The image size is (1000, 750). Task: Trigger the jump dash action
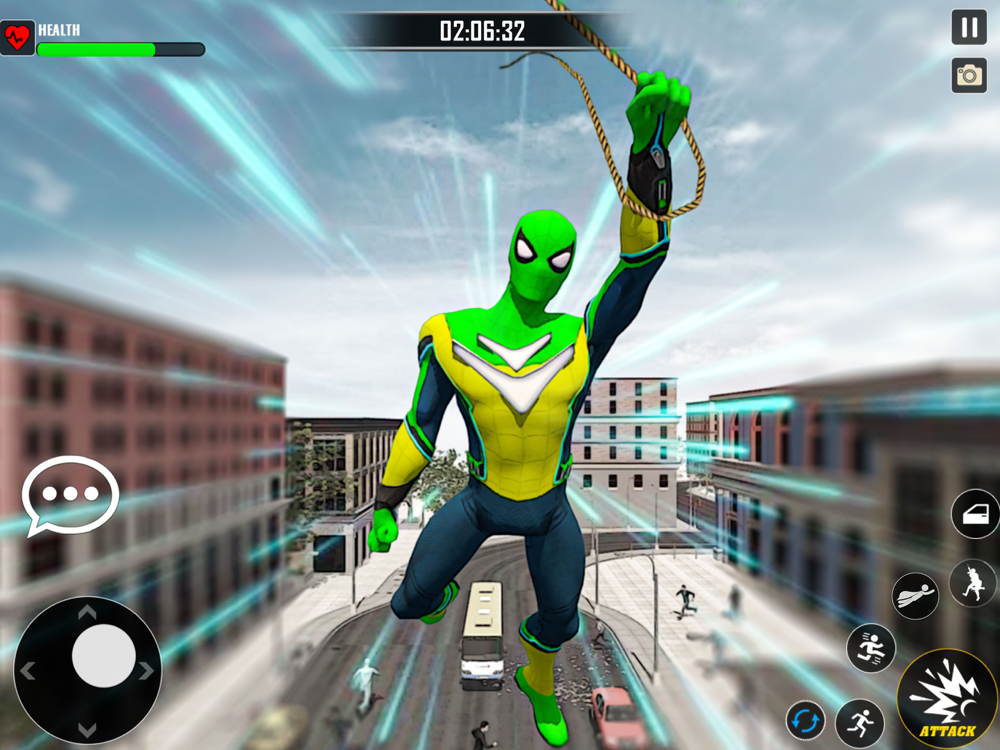pos(871,647)
